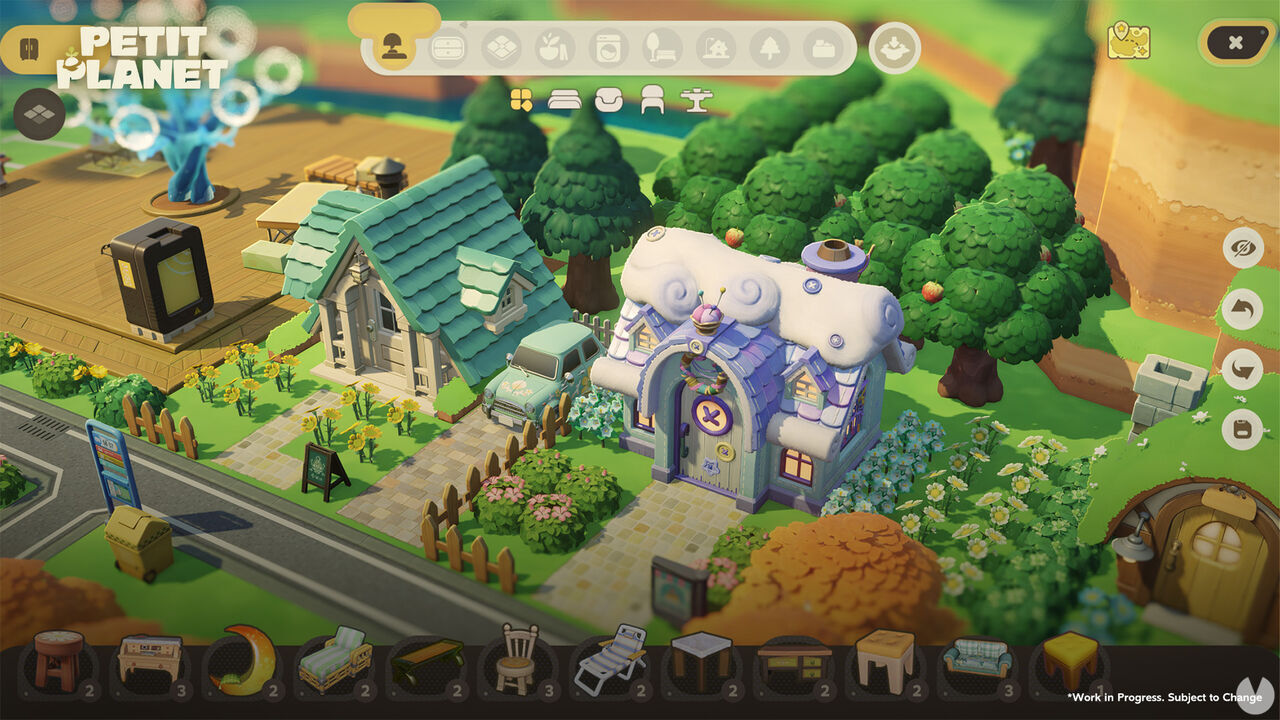Image resolution: width=1280 pixels, height=720 pixels.
Task: Switch to the dresser storage category
Action: [x=447, y=47]
